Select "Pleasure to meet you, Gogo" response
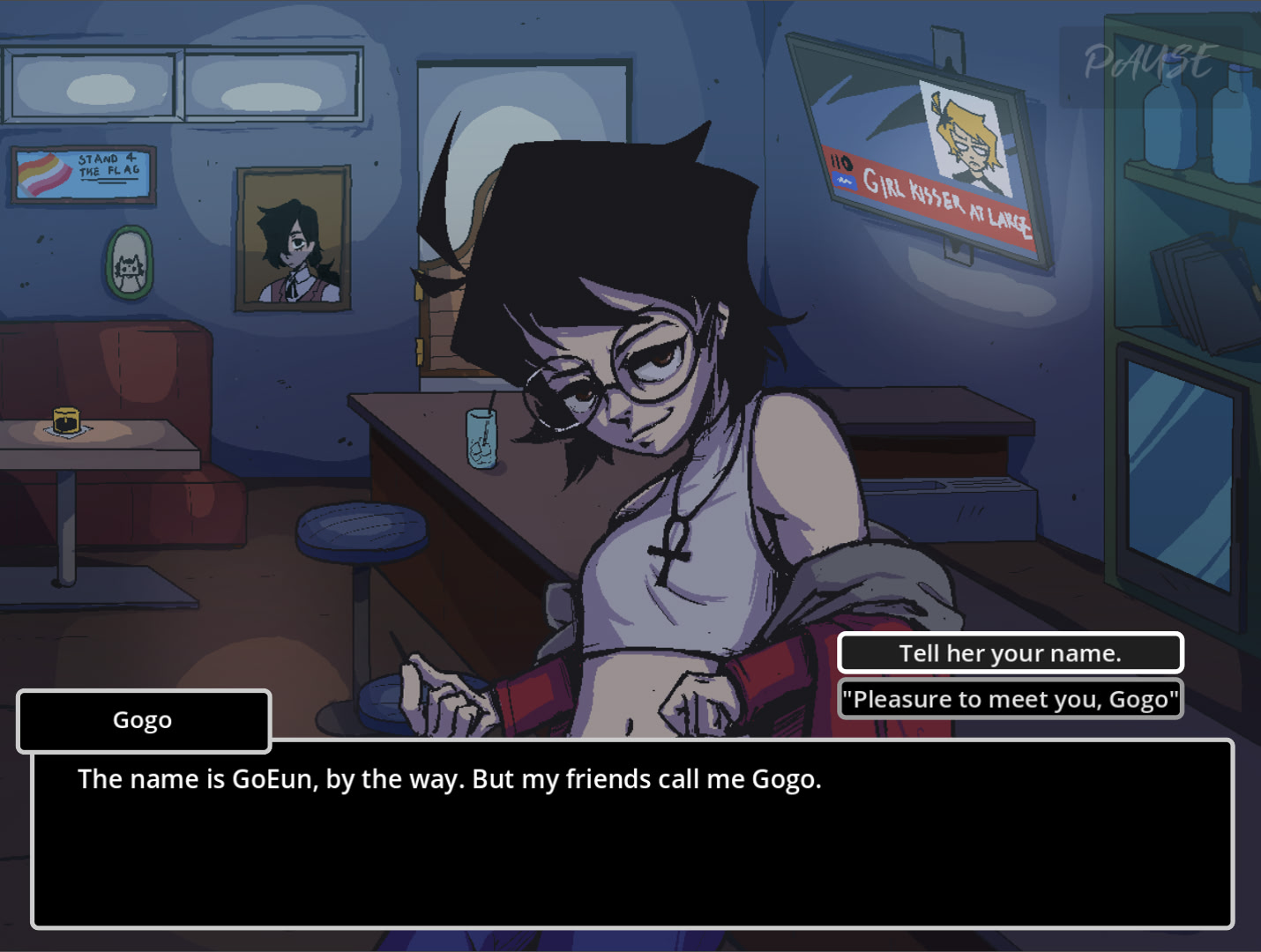The width and height of the screenshot is (1261, 952). (x=1010, y=700)
